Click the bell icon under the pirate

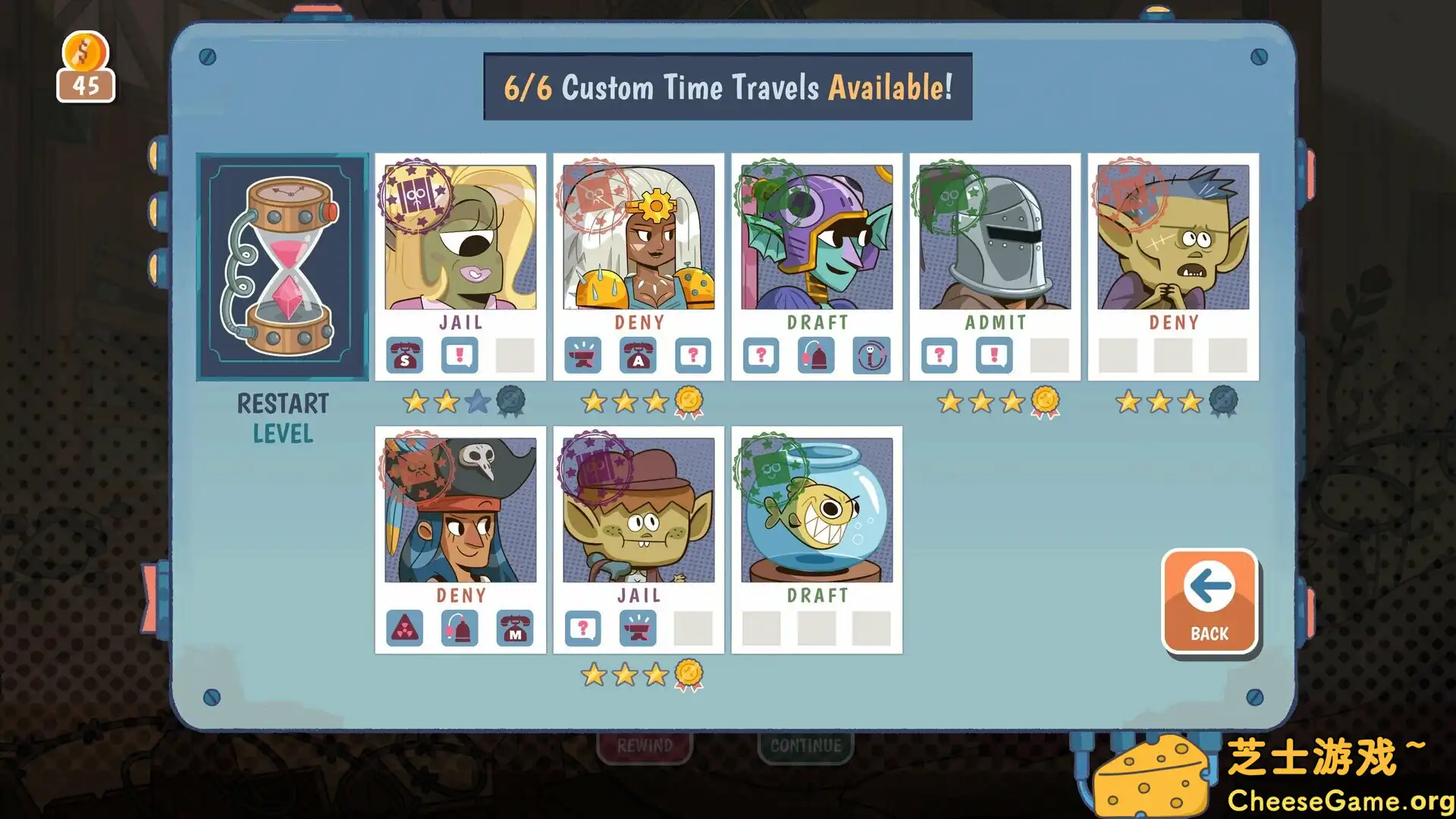[460, 628]
